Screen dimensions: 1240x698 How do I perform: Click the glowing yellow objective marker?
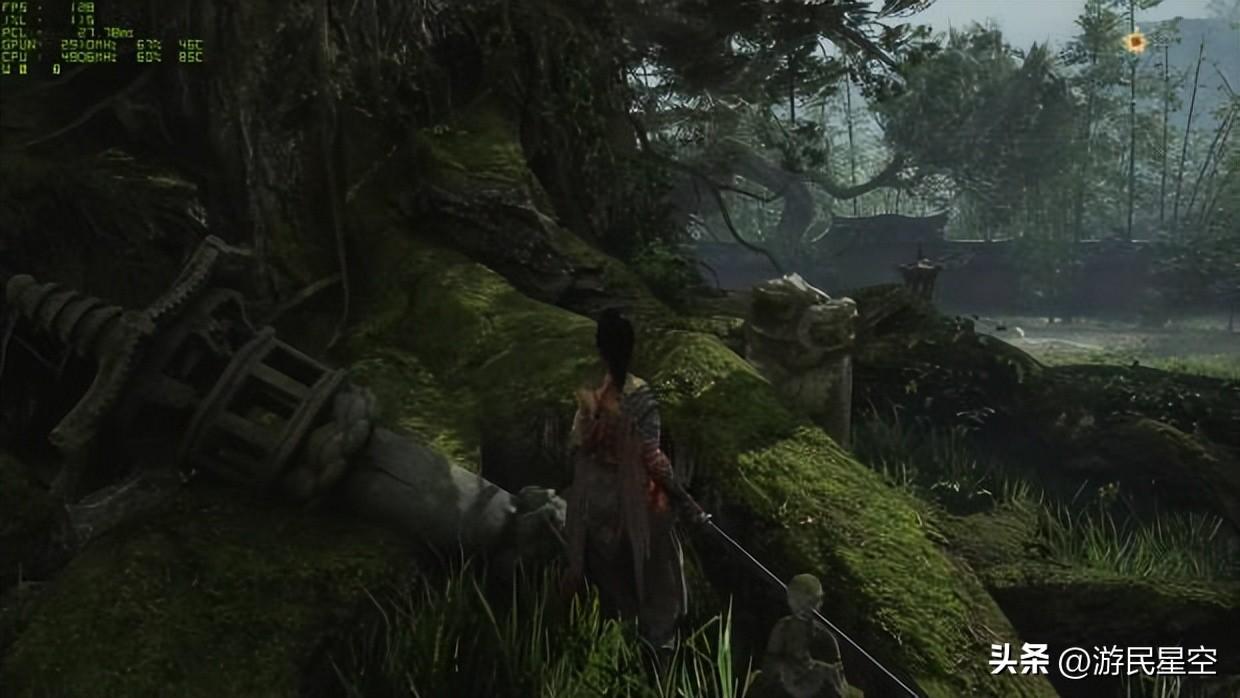coord(1134,42)
